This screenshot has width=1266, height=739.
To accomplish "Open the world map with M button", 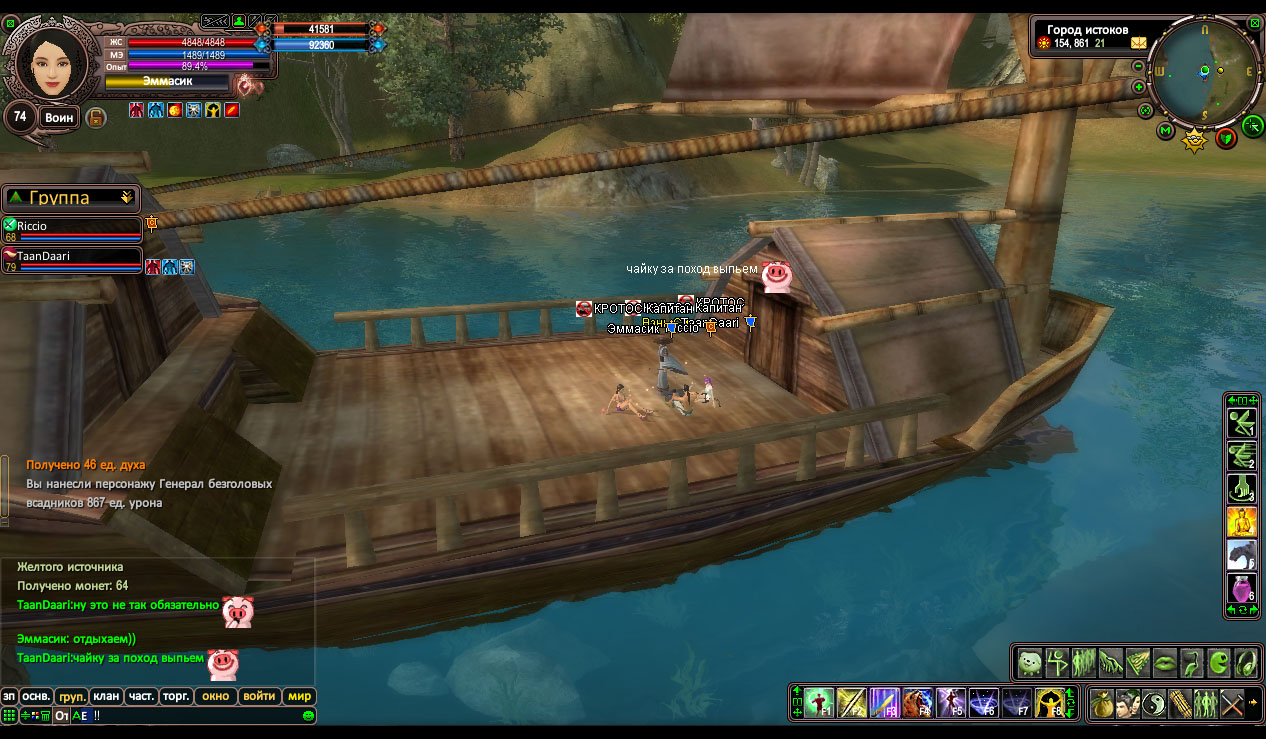I will pos(1166,130).
